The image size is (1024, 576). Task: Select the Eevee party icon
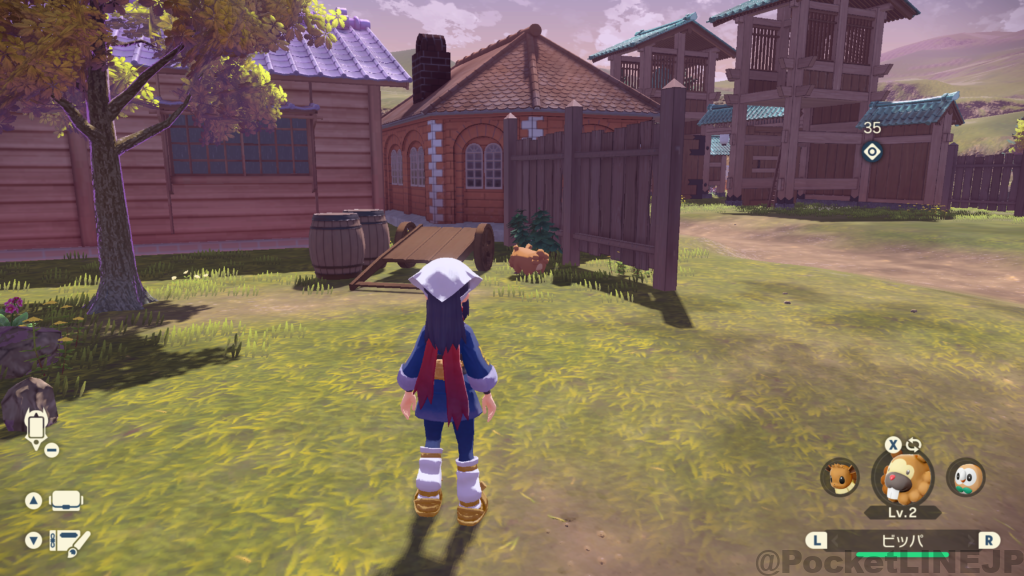[839, 477]
